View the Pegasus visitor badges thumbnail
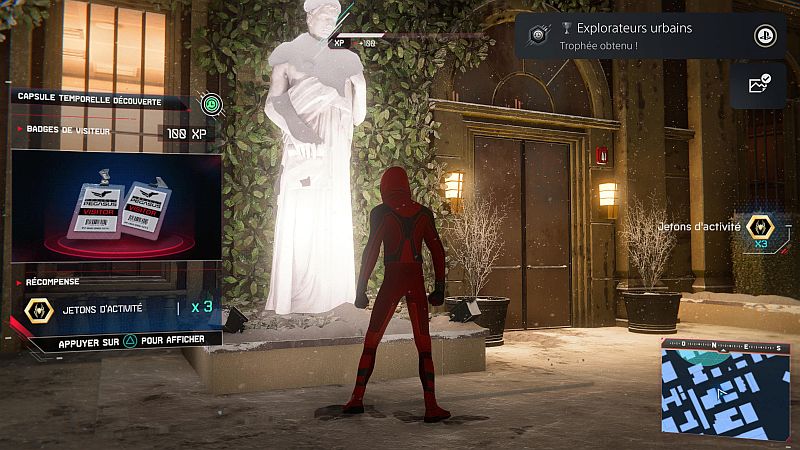This screenshot has width=800, height=450. (116, 207)
